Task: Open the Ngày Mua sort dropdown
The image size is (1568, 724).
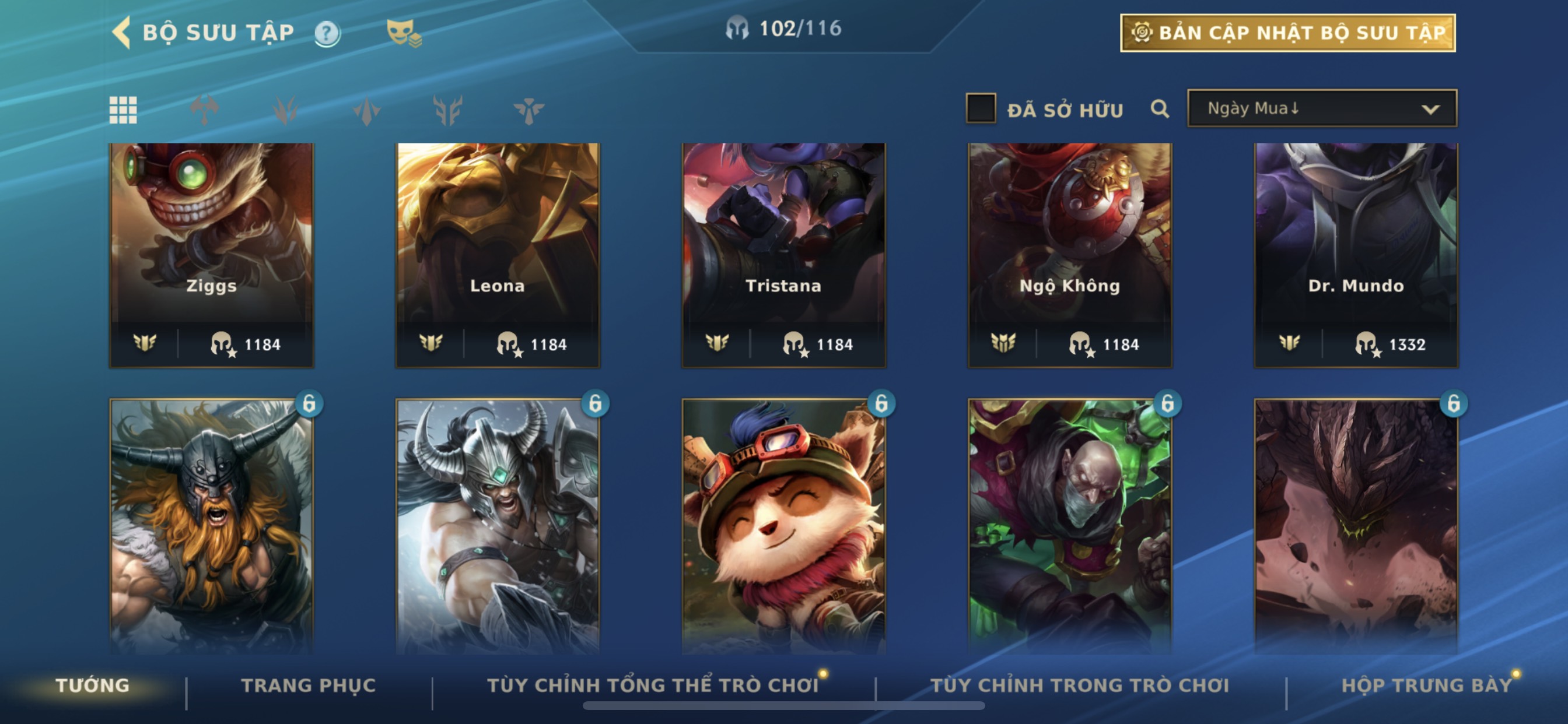Action: coord(1321,109)
